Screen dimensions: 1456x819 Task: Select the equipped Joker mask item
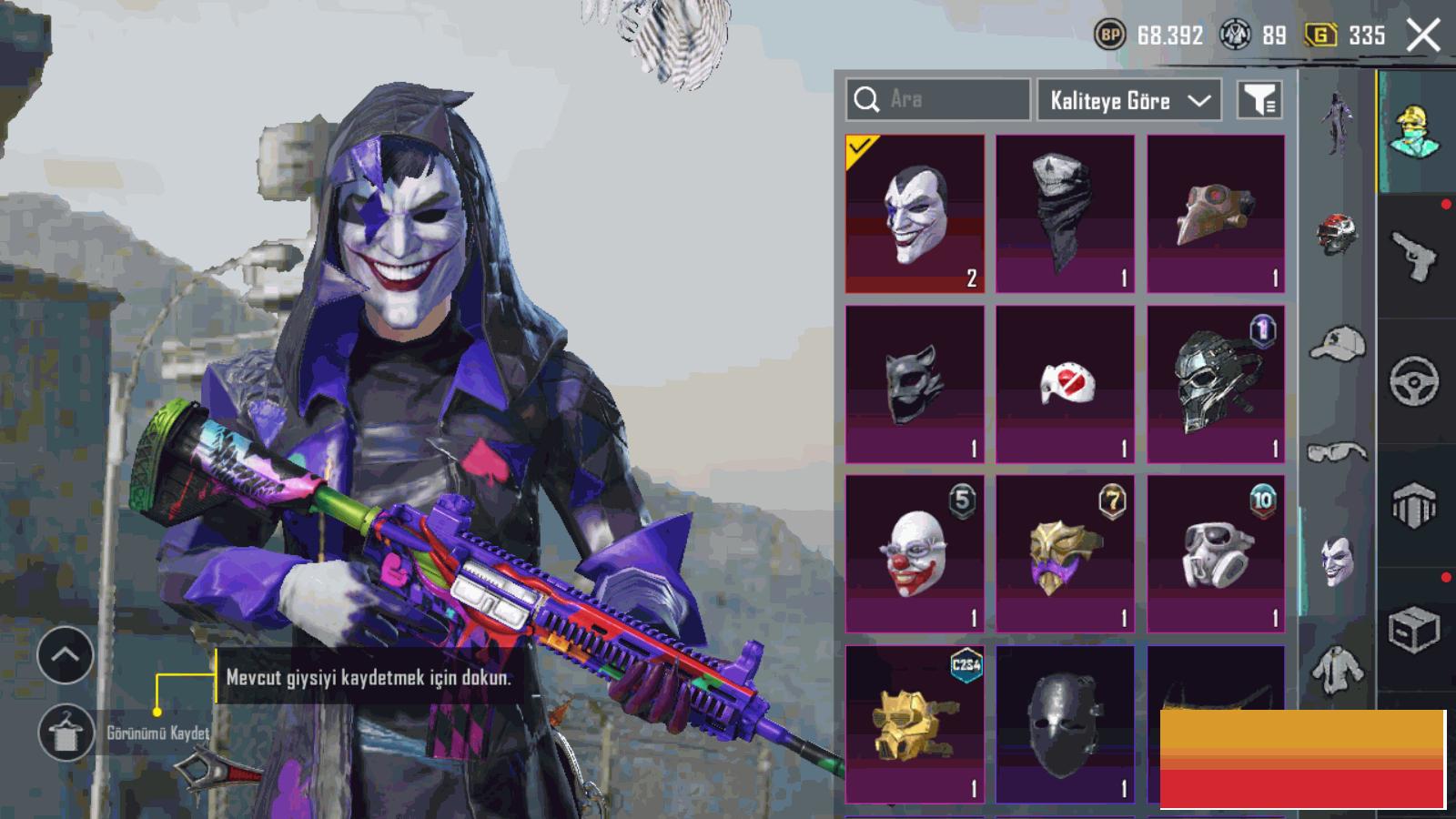(915, 214)
